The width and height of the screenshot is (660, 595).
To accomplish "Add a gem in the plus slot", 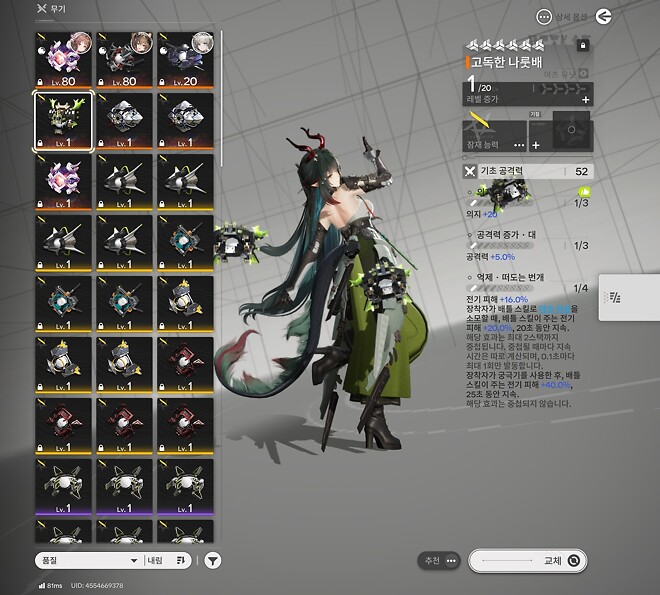I will click(535, 145).
